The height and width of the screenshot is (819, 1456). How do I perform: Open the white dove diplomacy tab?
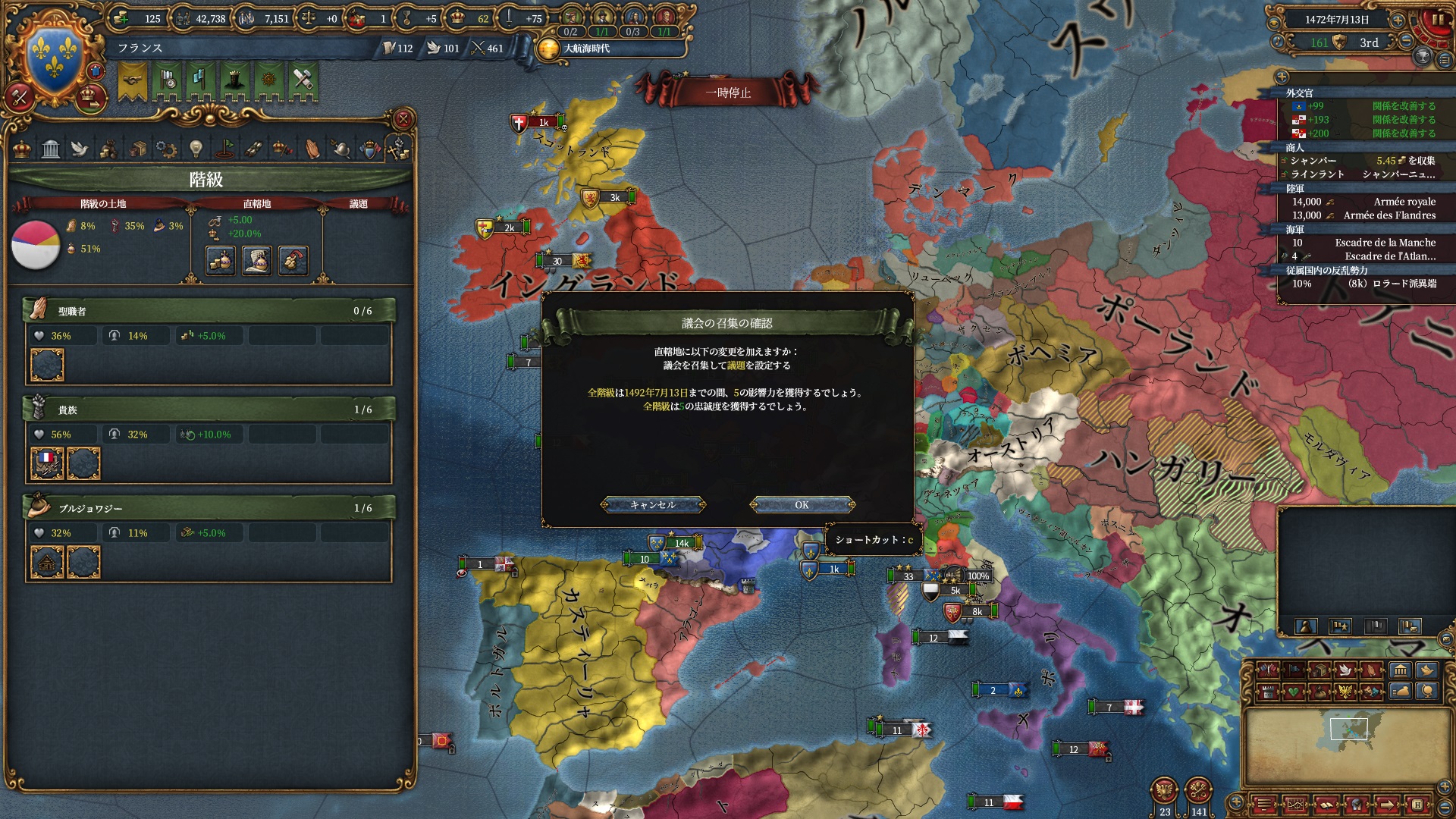(x=80, y=149)
